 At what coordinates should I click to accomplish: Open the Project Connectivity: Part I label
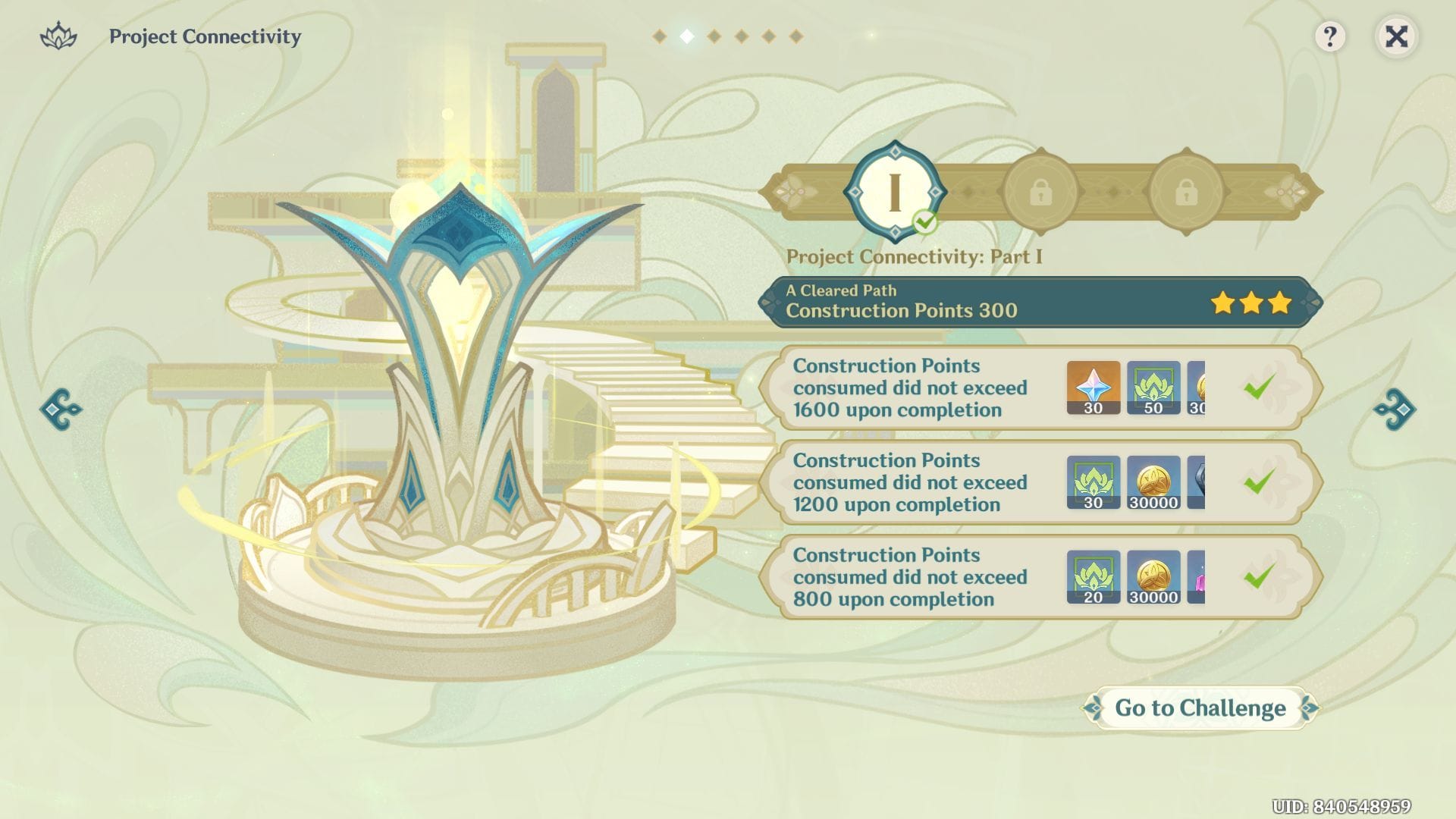915,256
